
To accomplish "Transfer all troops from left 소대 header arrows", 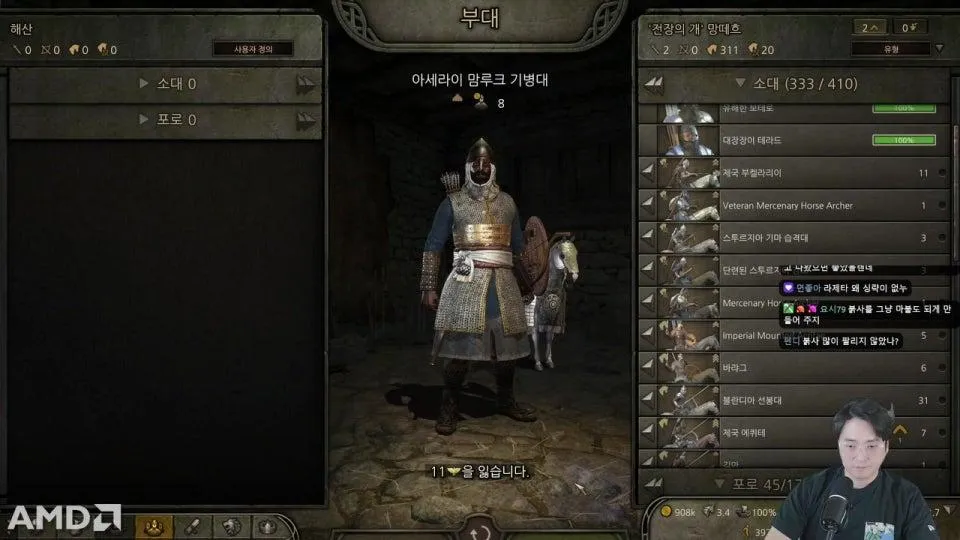I will 305,84.
